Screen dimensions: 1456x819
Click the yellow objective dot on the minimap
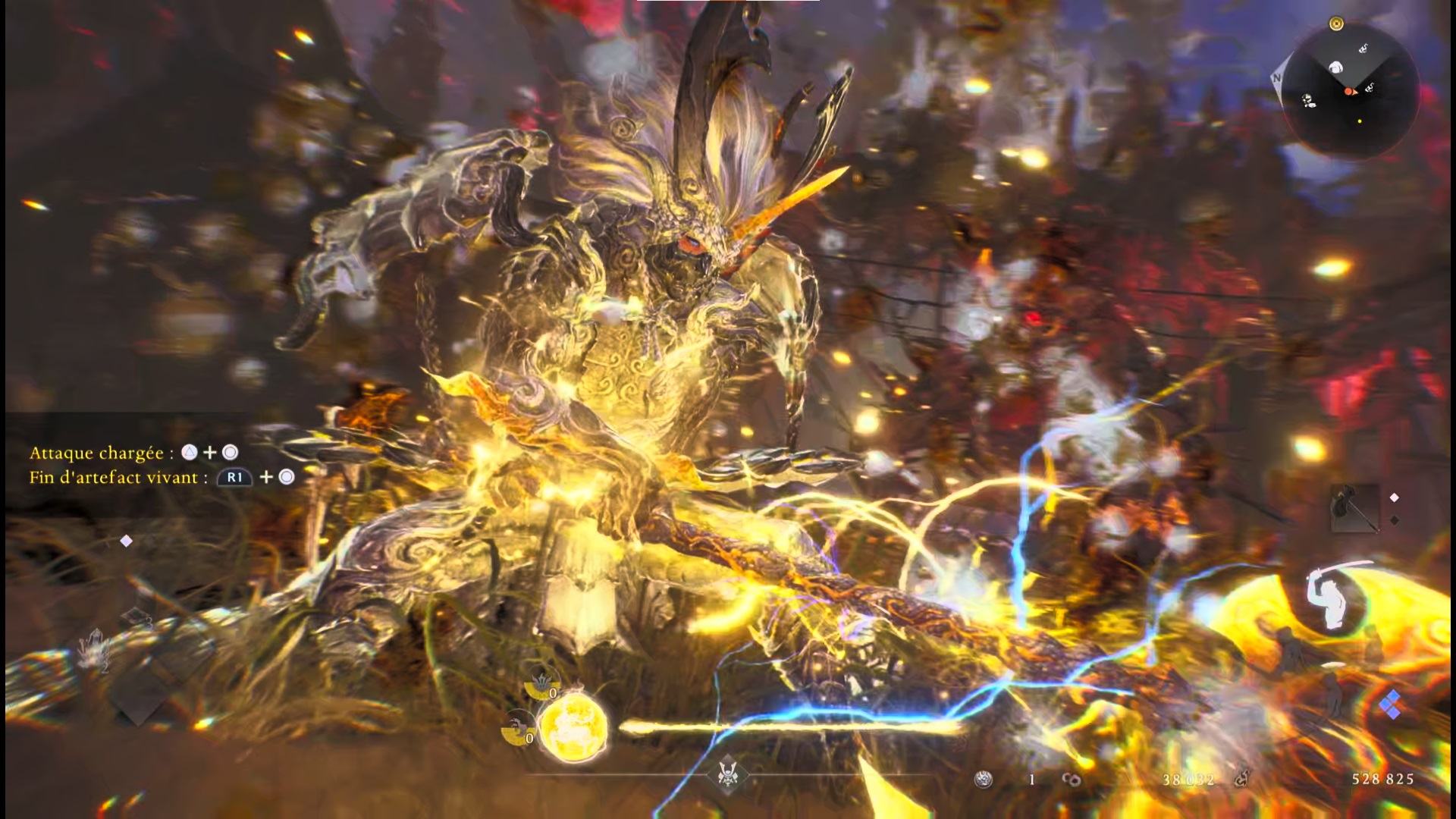[1359, 121]
